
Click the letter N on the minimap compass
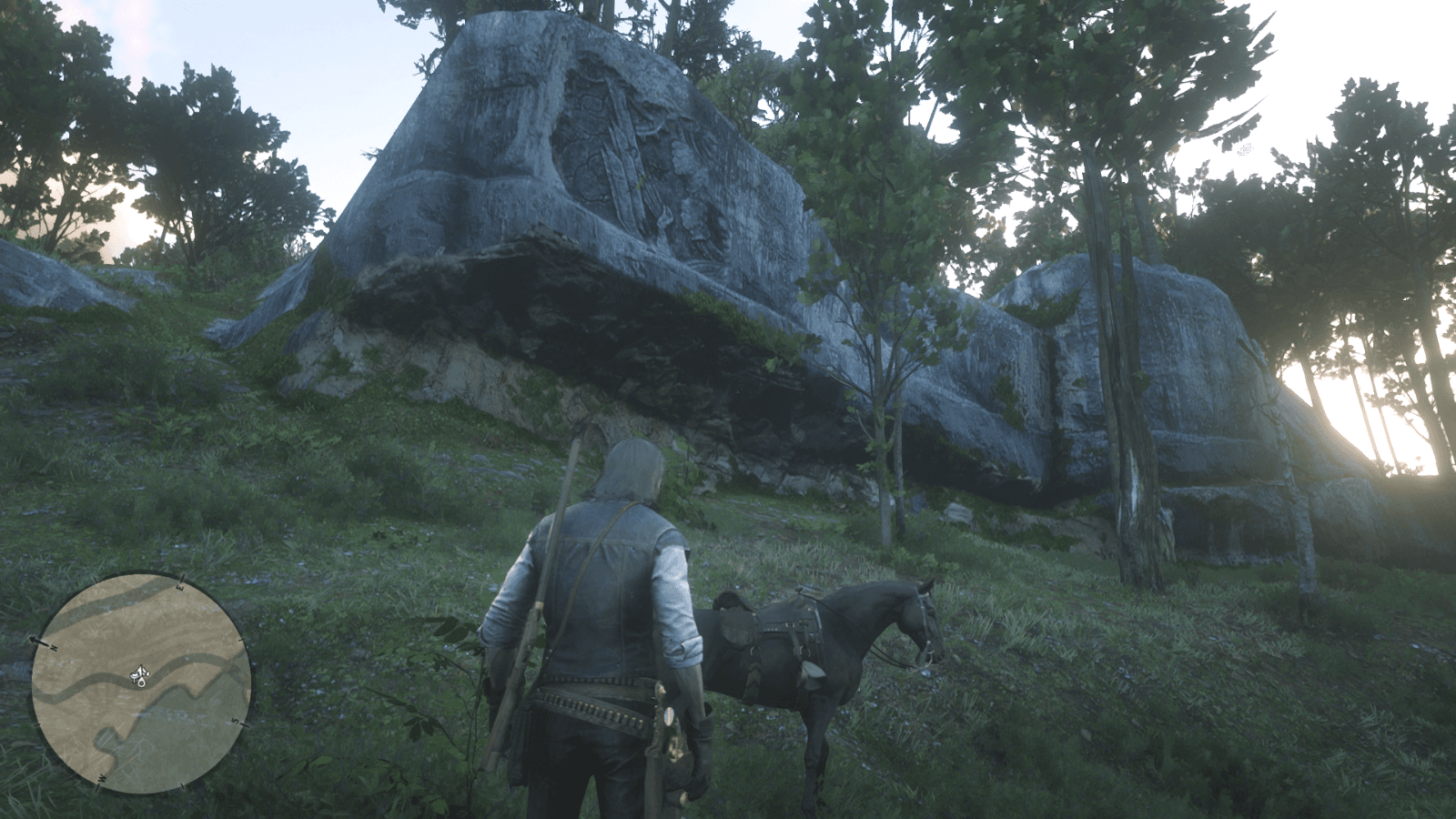pos(54,648)
